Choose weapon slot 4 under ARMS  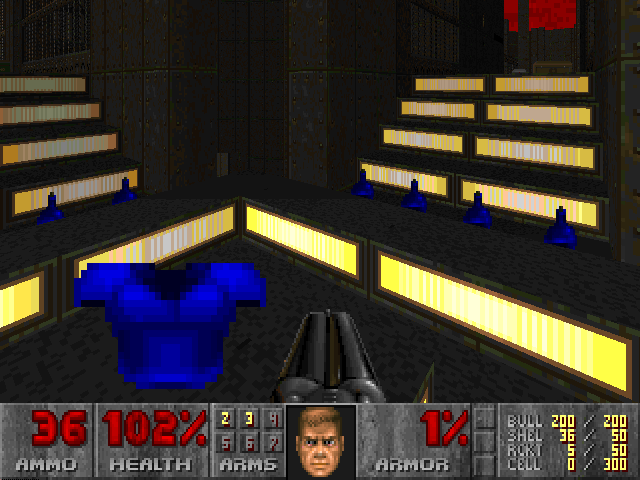[x=272, y=419]
